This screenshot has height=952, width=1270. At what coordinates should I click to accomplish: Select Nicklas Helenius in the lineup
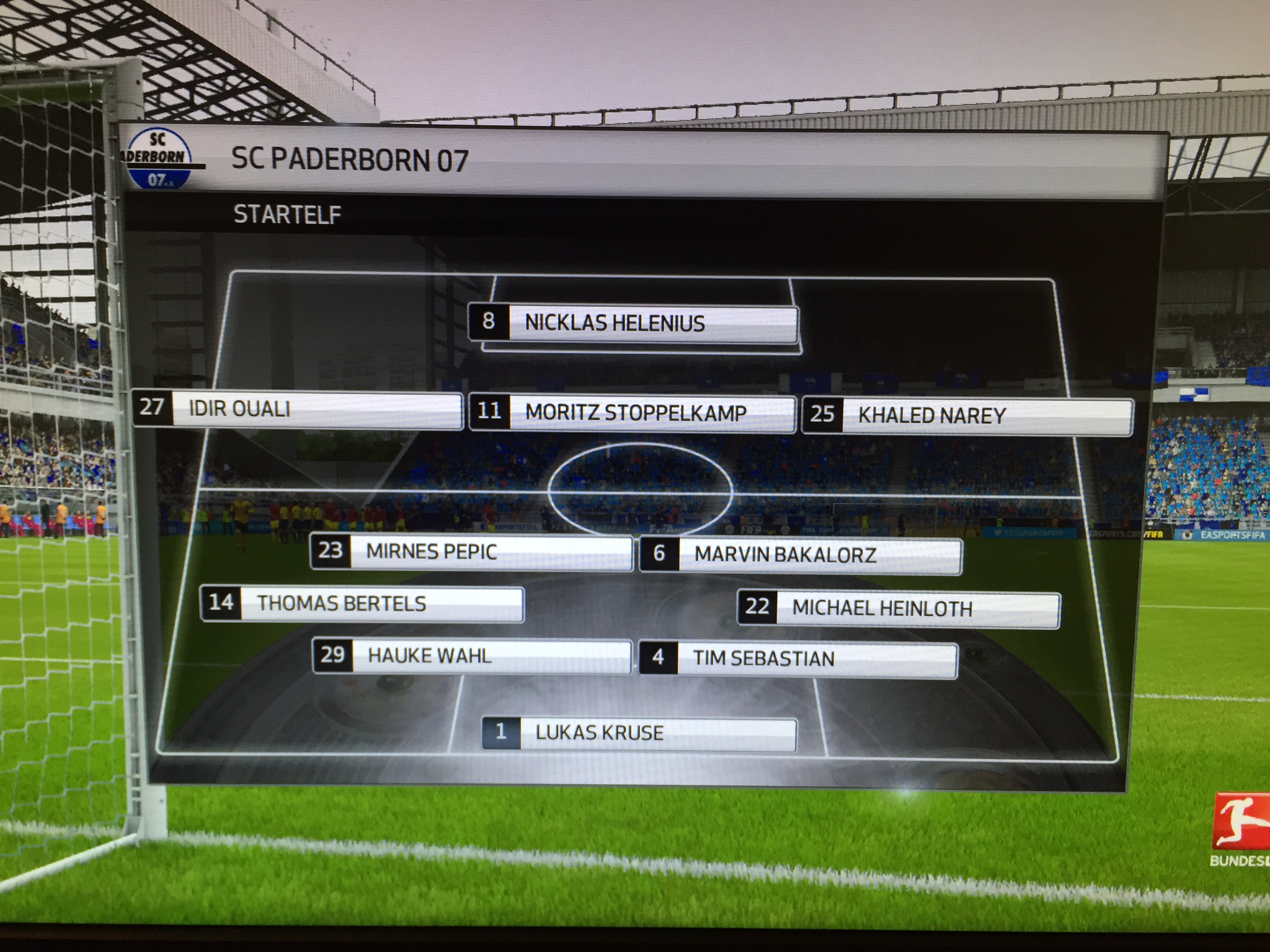633,323
